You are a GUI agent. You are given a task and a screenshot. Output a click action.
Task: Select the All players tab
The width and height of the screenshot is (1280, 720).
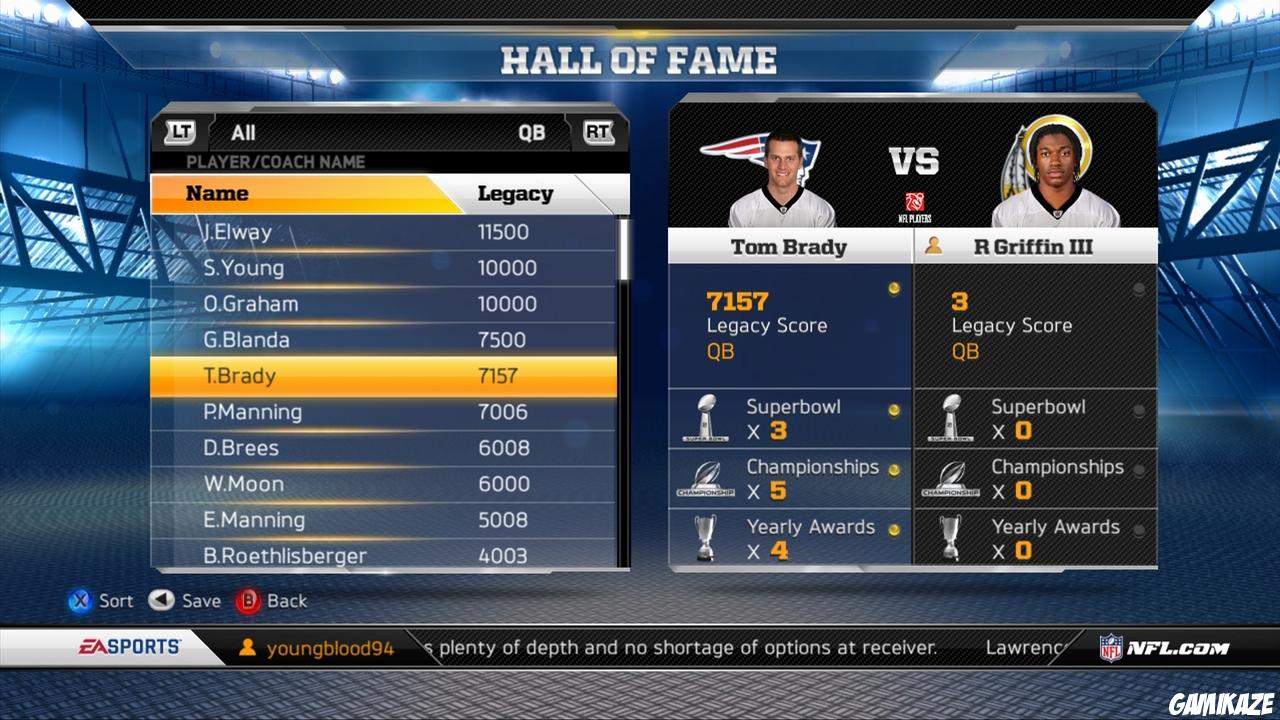tap(243, 131)
